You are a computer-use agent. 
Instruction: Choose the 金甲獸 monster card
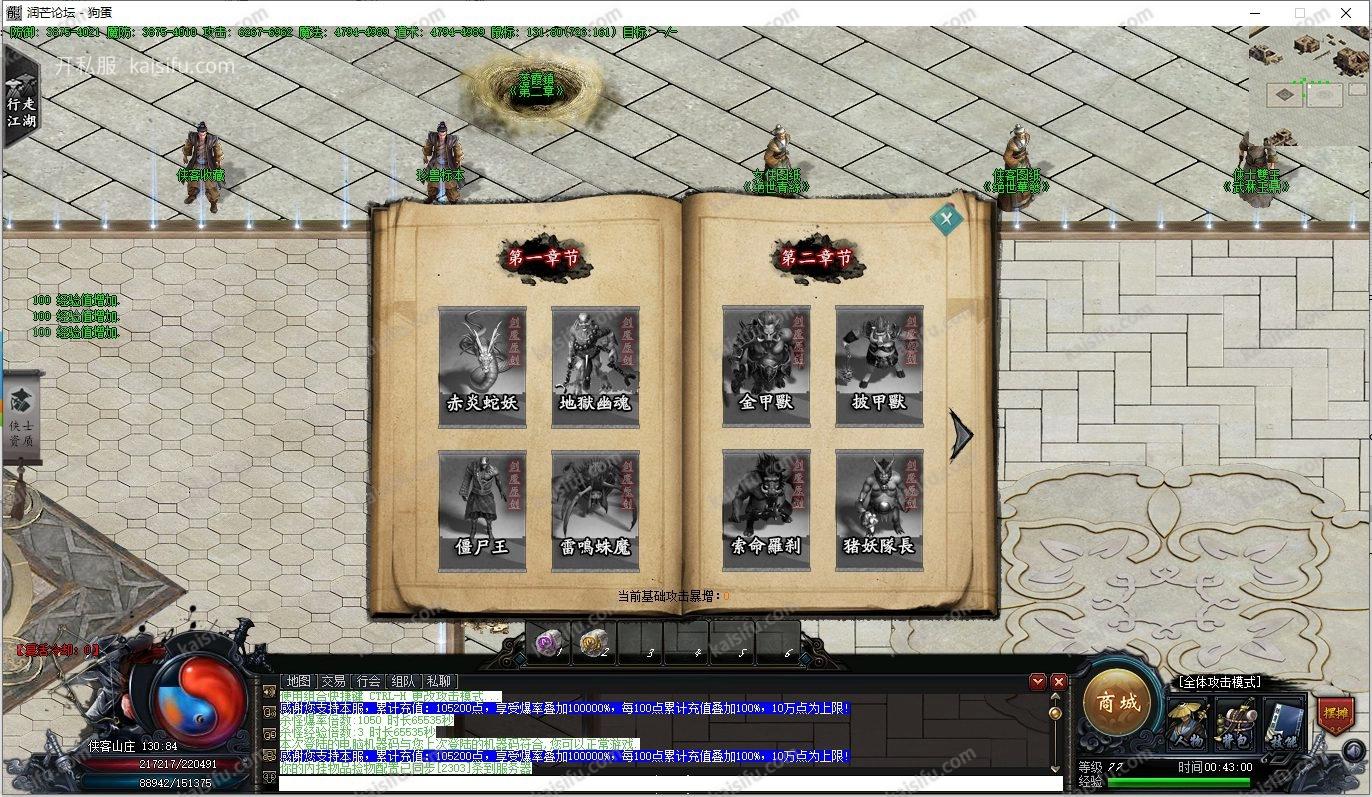(x=766, y=367)
